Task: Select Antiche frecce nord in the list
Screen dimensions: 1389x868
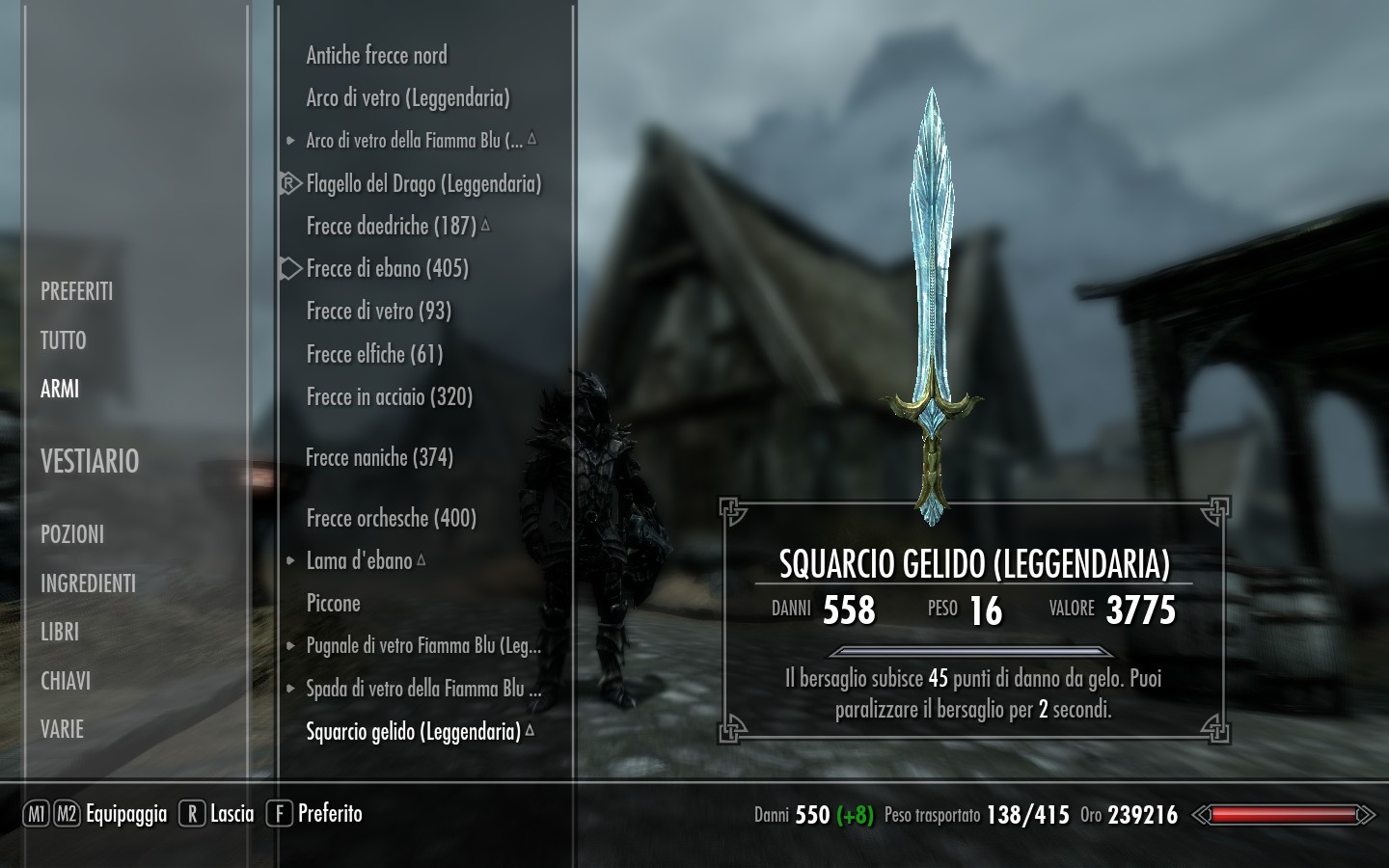Action: coord(376,56)
